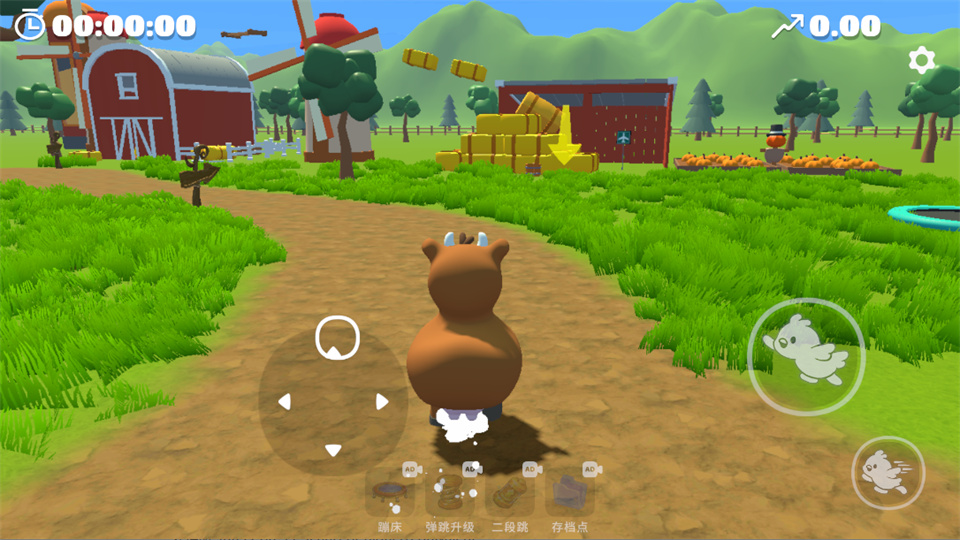
Task: Claim the trampoline (蹦床) ad reward
Action: coord(389,491)
